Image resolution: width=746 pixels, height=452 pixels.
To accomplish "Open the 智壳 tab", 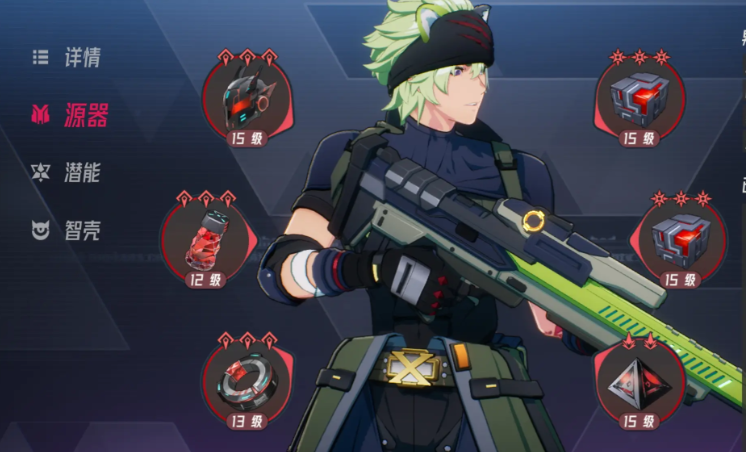I will click(68, 231).
